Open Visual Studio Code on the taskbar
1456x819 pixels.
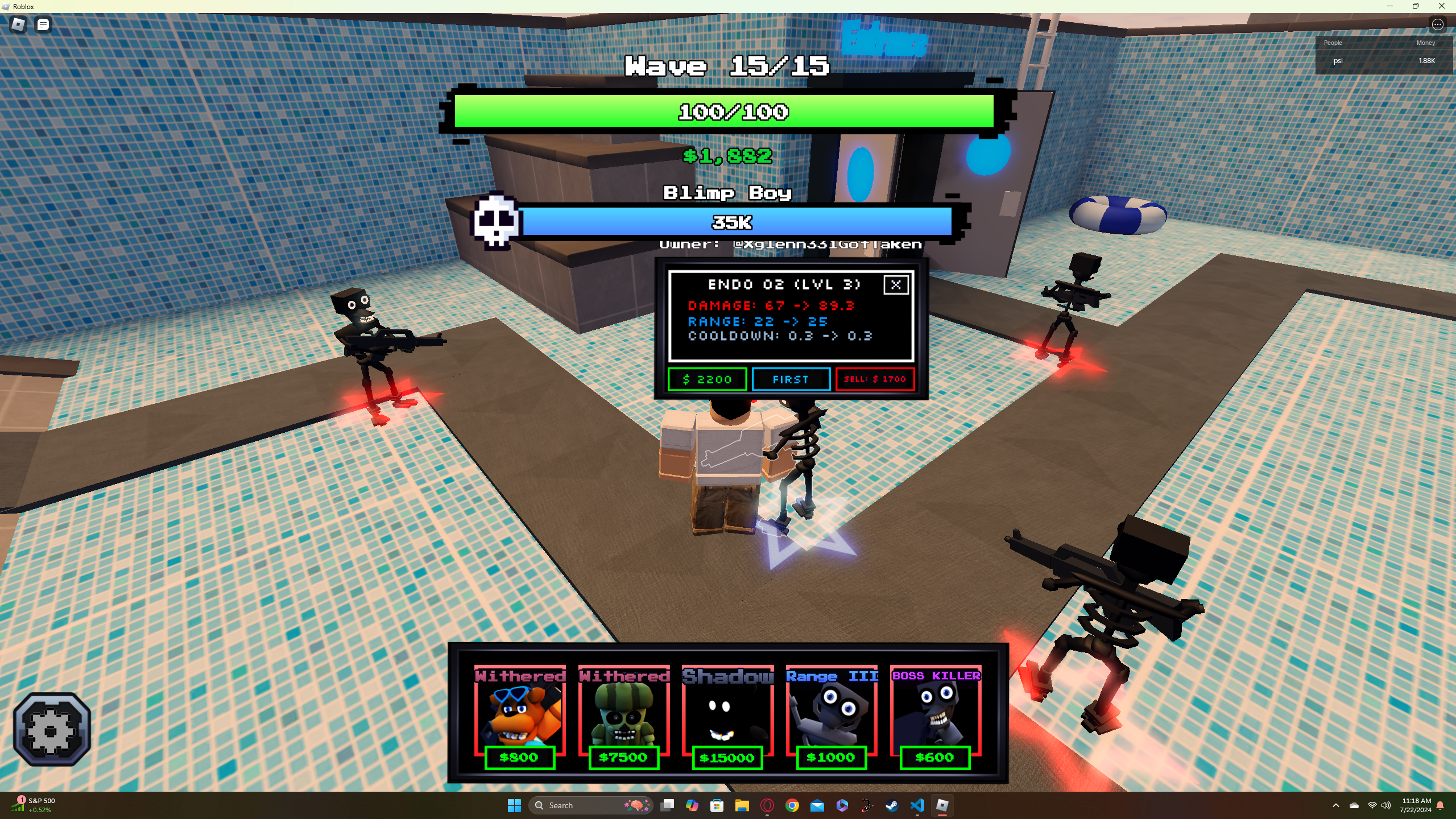tap(917, 806)
